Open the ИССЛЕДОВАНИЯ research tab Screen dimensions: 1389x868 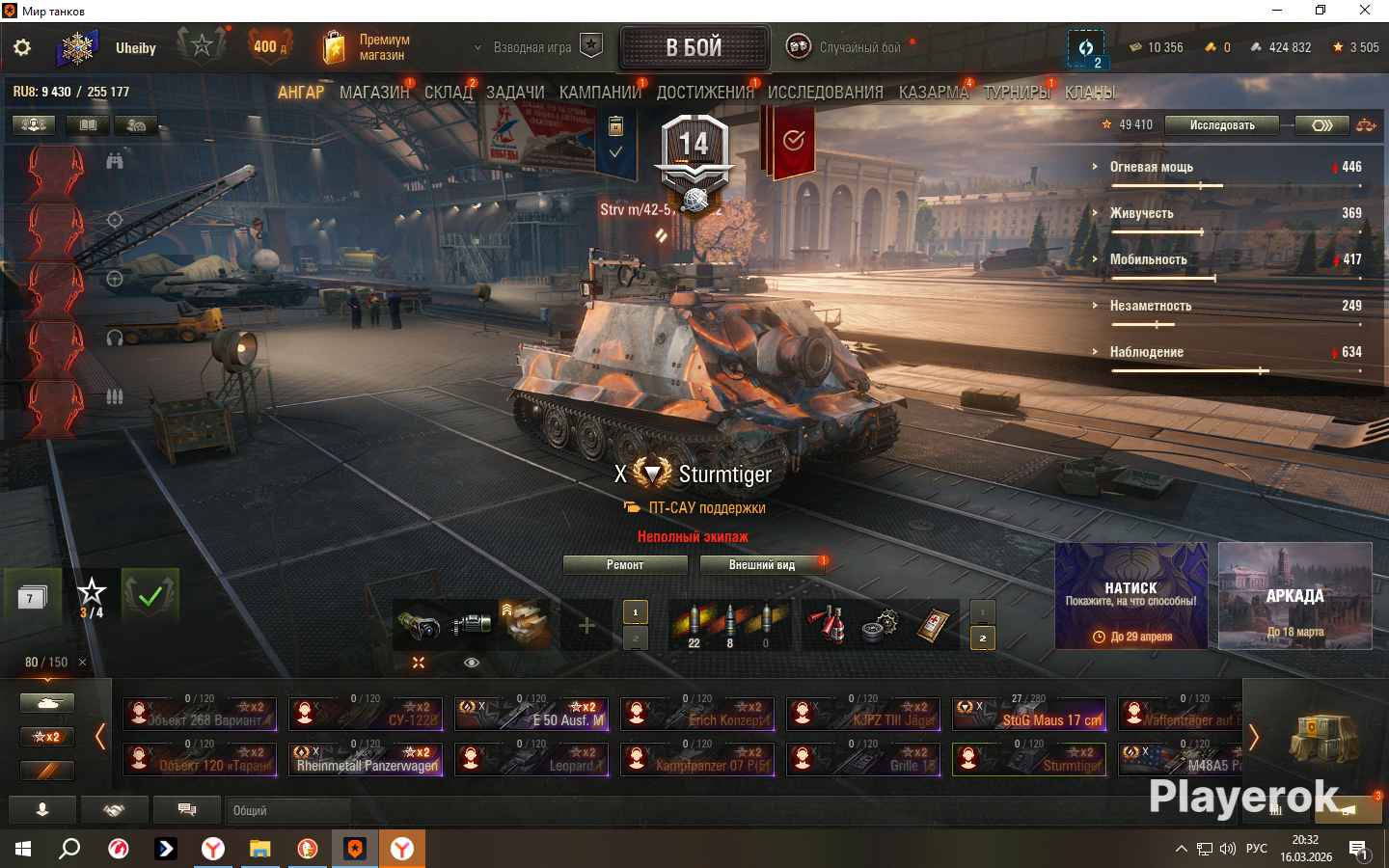tap(825, 93)
